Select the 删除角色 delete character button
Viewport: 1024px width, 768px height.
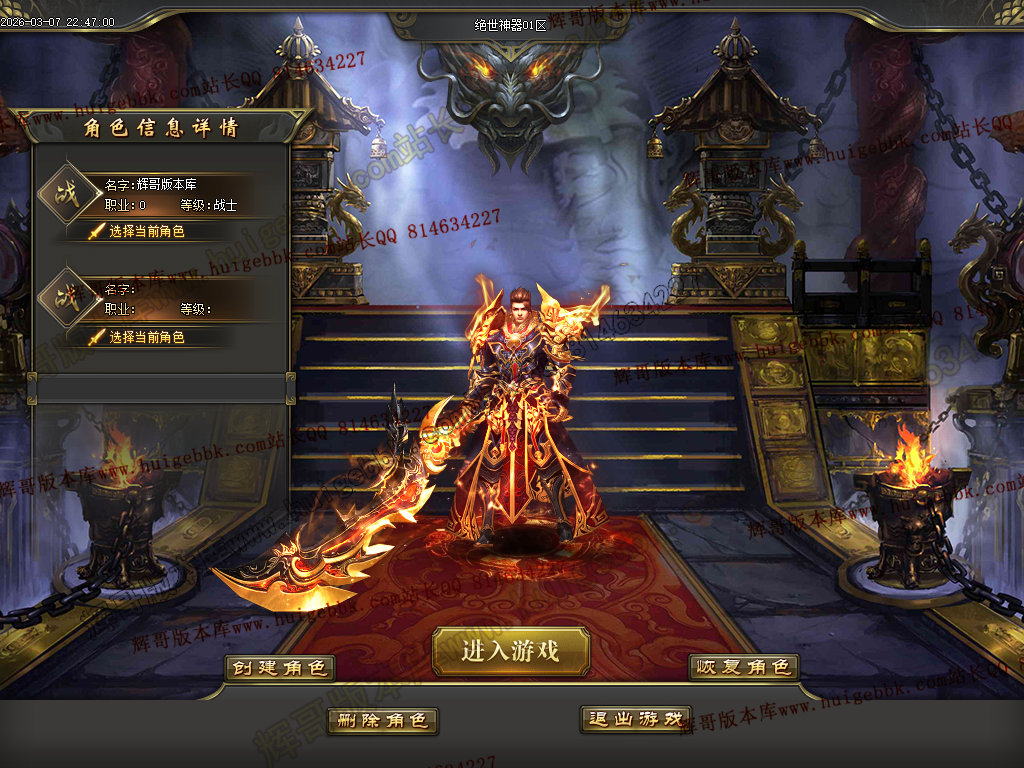[x=382, y=720]
